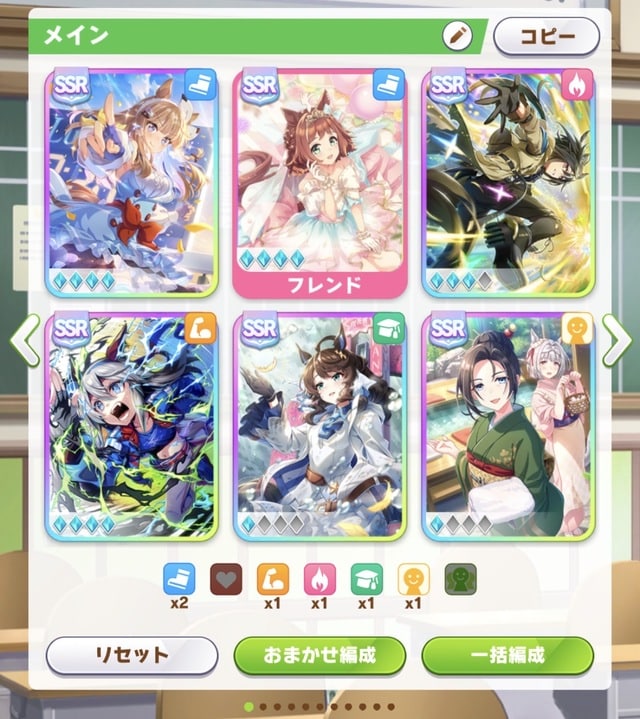Edit deck name with pencil icon

[457, 36]
